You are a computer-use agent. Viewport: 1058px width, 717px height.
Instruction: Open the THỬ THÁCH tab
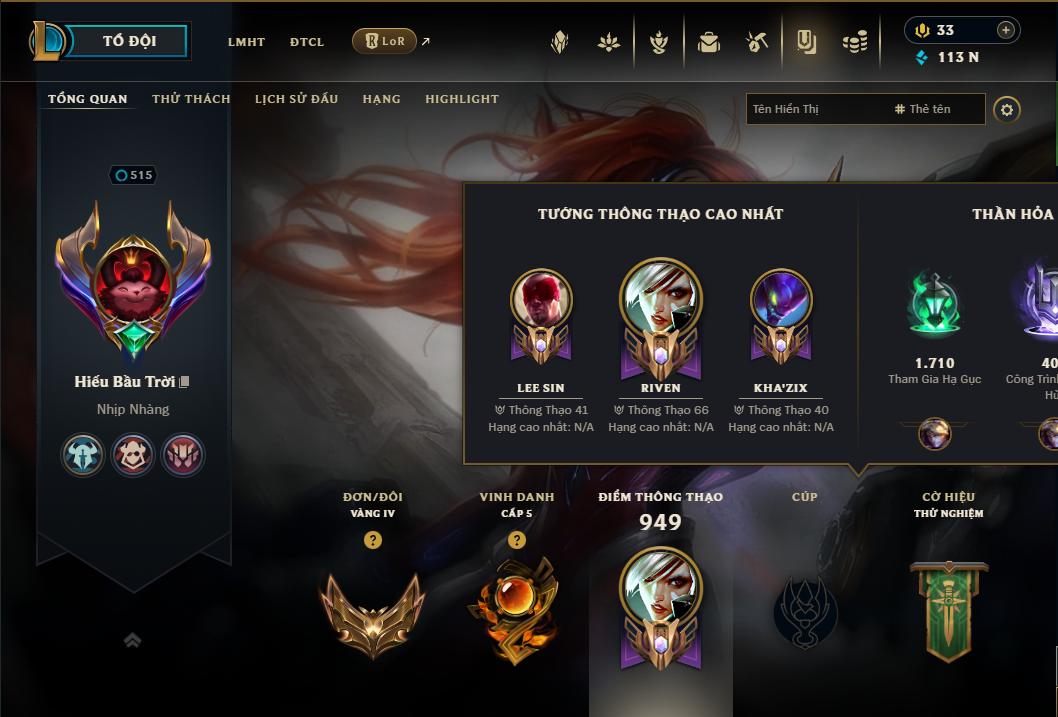click(x=191, y=99)
